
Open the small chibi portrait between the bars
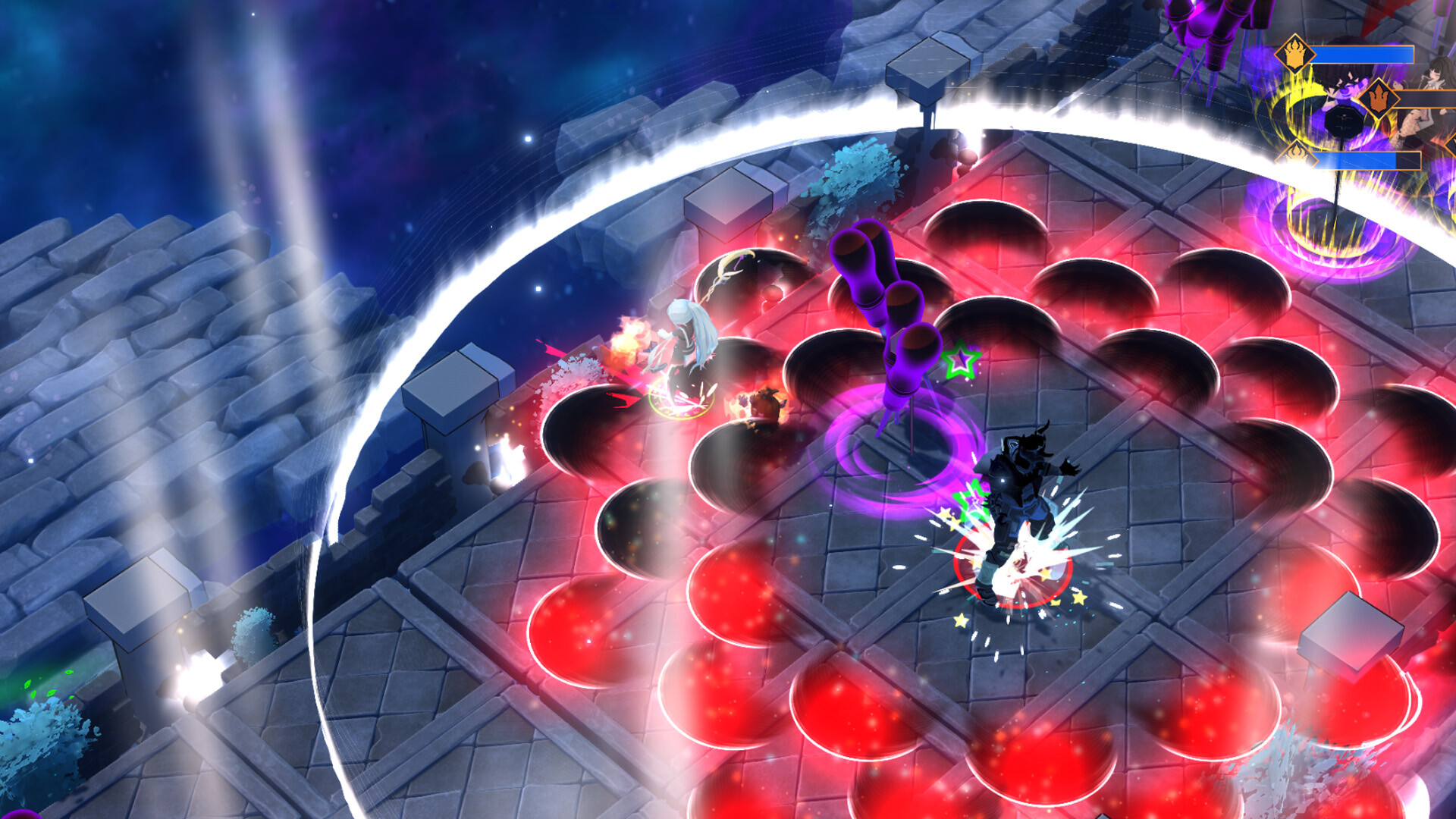(1401, 84)
